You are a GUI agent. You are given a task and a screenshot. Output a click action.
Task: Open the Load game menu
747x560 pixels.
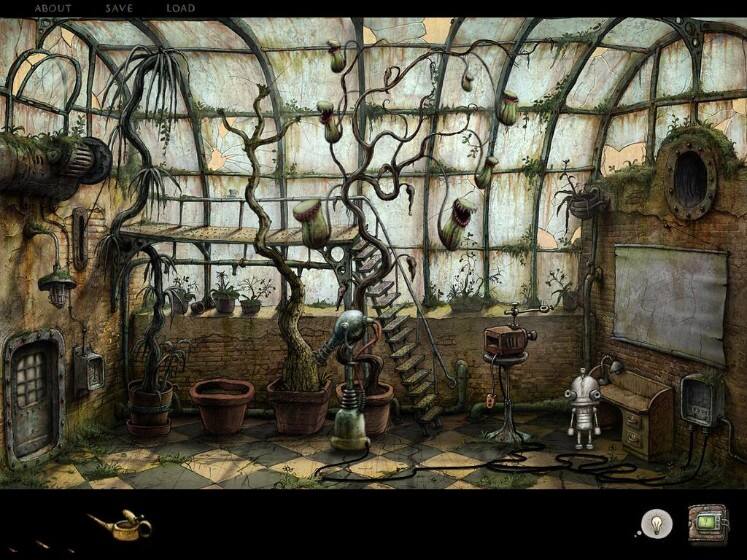point(181,8)
